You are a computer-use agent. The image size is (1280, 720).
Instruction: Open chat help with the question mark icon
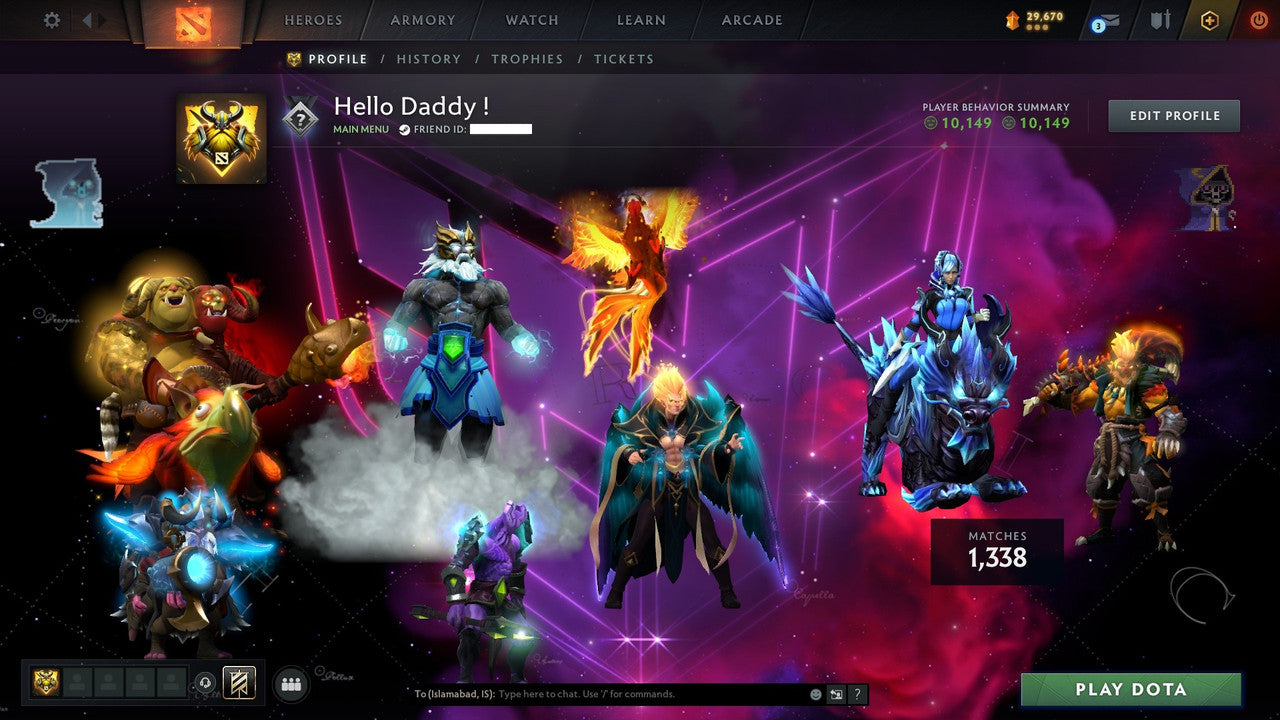pyautogui.click(x=856, y=692)
